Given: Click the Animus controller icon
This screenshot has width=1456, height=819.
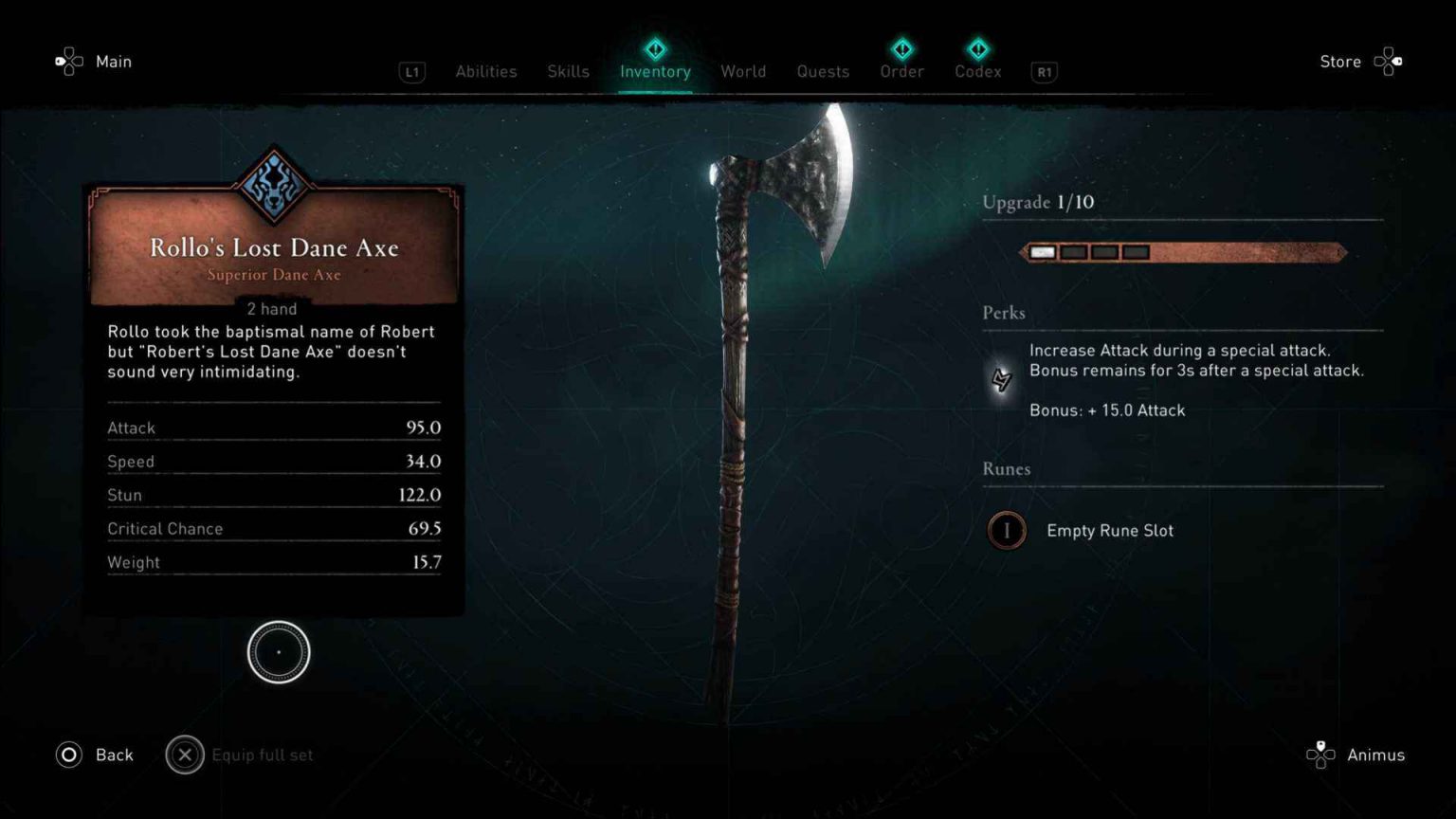Looking at the screenshot, I should pyautogui.click(x=1321, y=755).
